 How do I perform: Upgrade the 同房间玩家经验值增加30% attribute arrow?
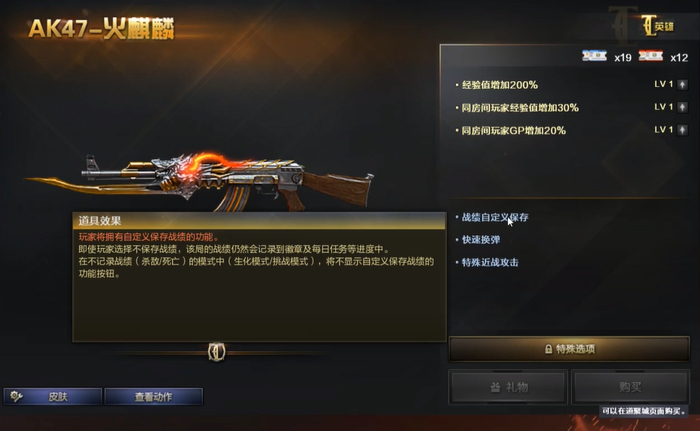point(683,107)
